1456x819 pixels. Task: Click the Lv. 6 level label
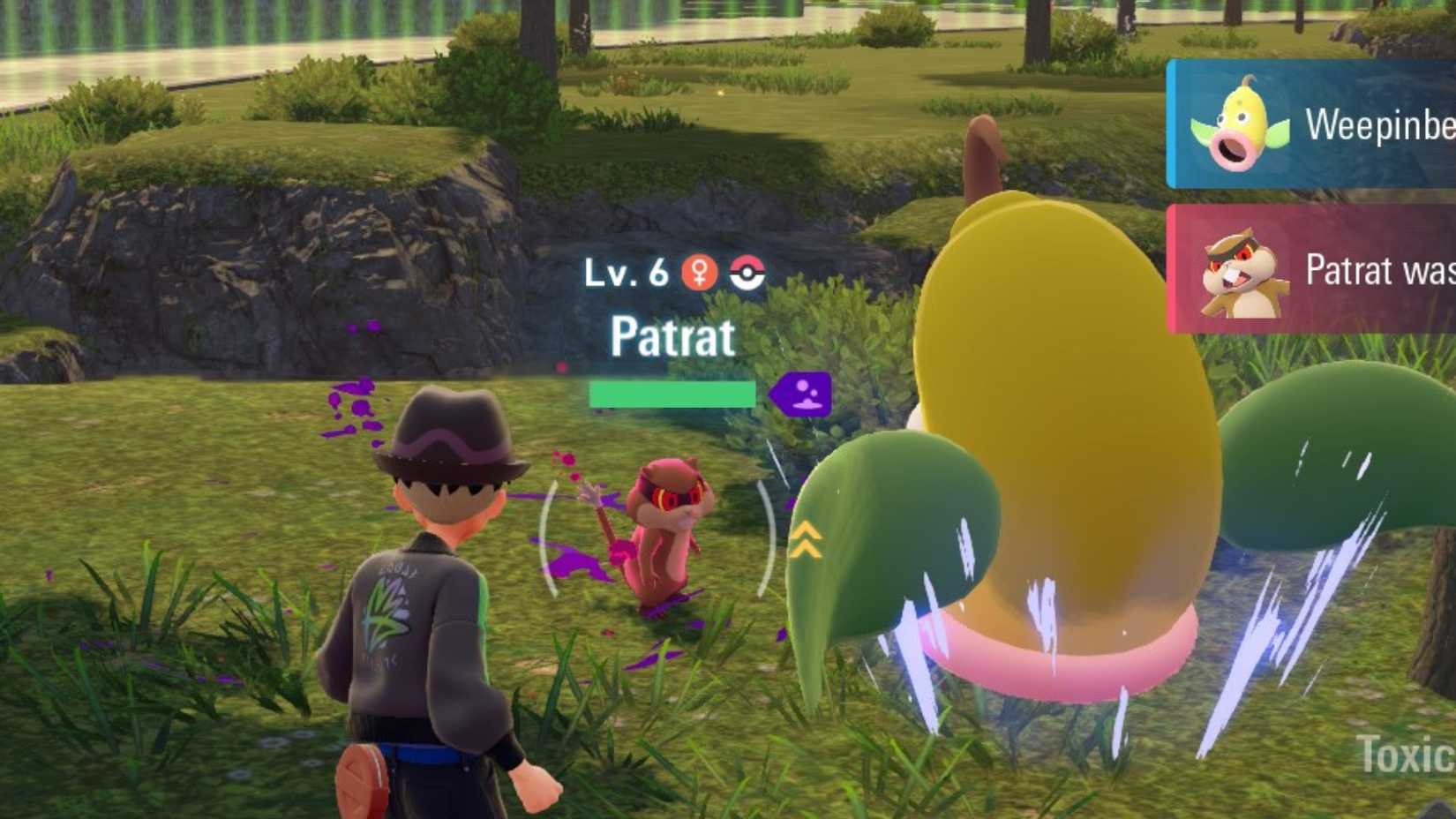[x=623, y=274]
